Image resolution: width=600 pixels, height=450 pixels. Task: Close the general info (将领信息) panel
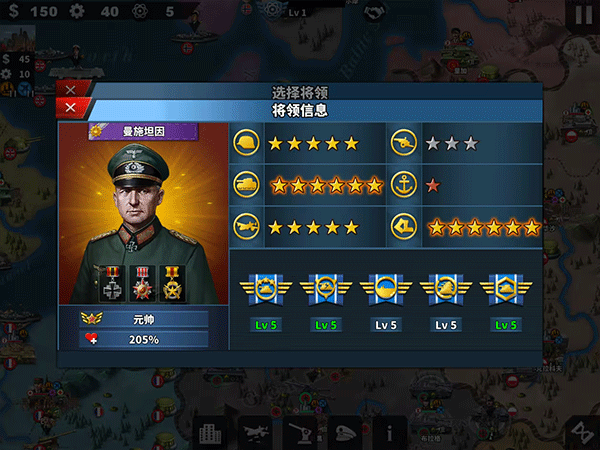coord(71,109)
